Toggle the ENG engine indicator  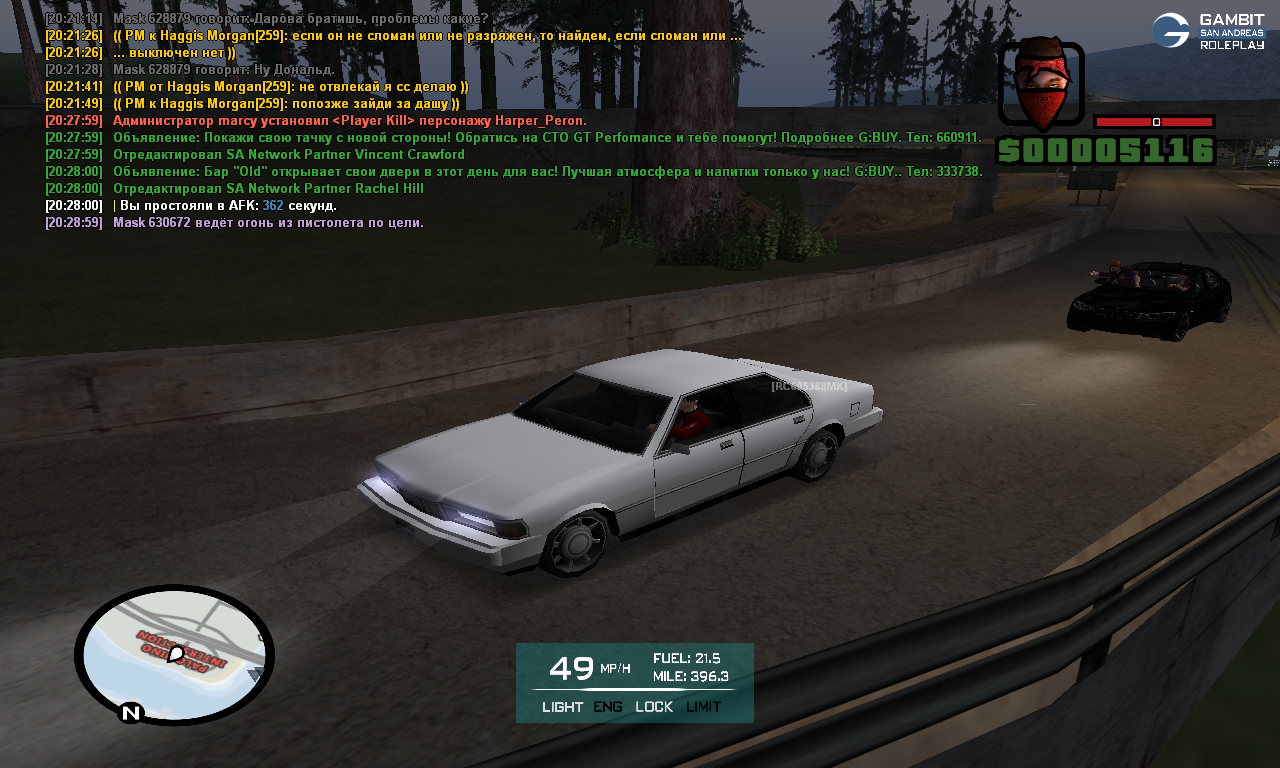[608, 707]
